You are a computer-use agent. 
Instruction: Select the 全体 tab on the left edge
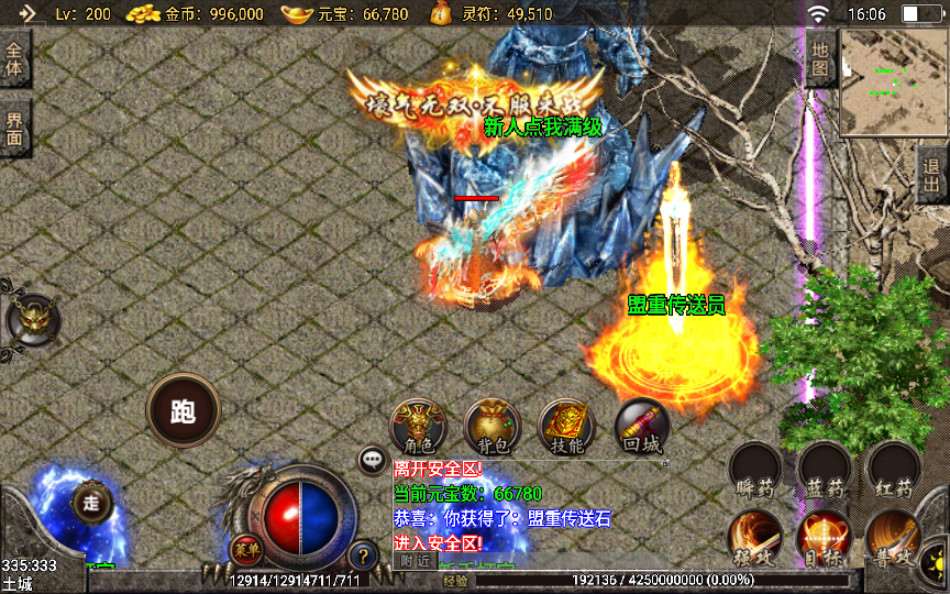[x=15, y=59]
